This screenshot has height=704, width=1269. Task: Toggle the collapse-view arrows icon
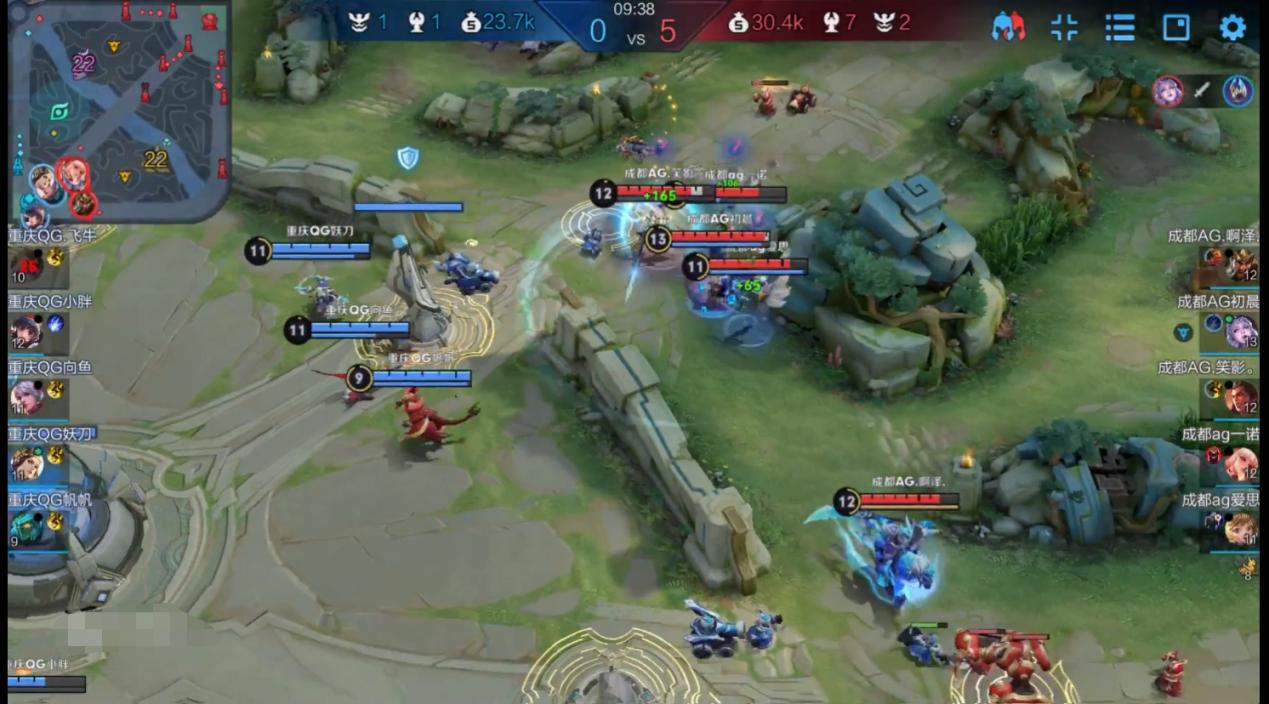coord(1064,27)
